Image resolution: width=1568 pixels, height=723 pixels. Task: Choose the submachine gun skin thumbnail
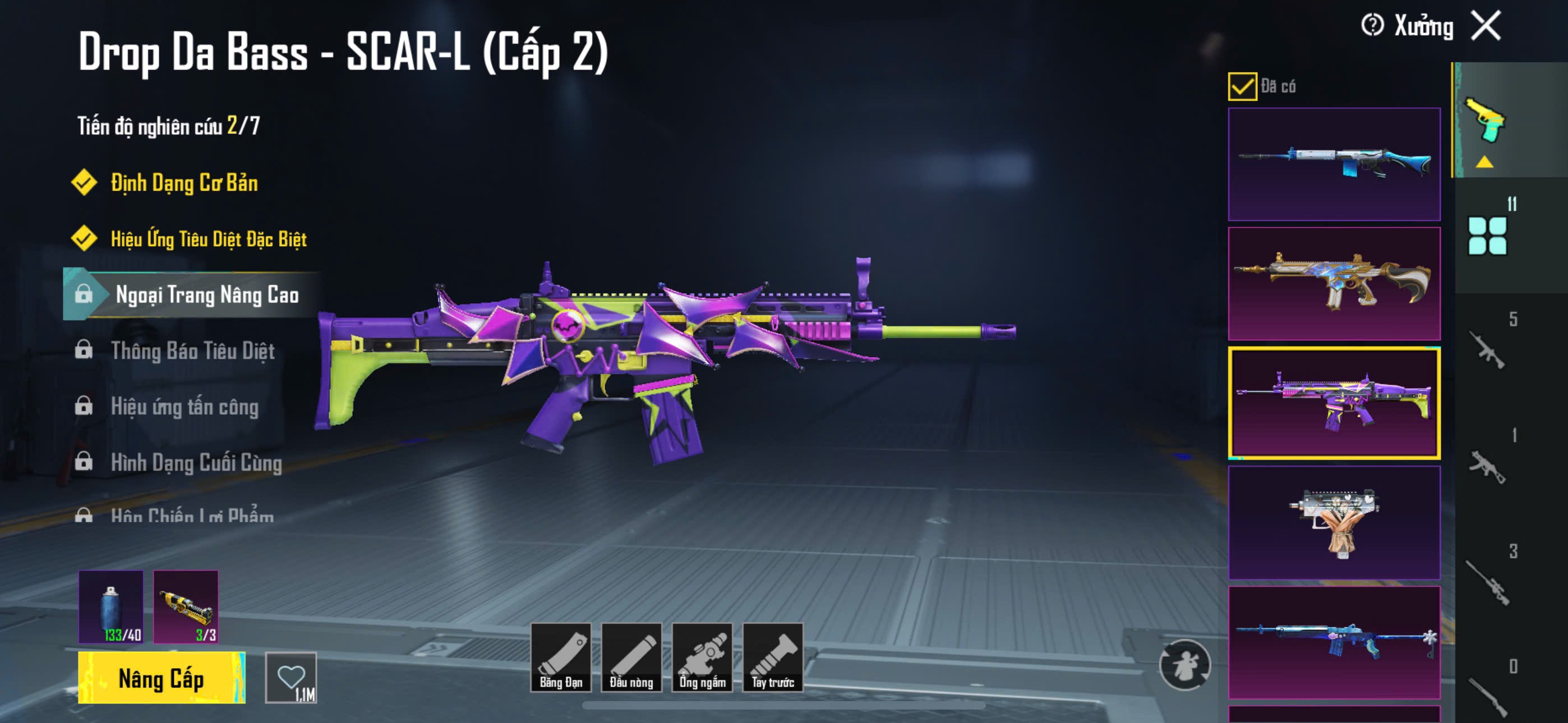tap(1334, 522)
